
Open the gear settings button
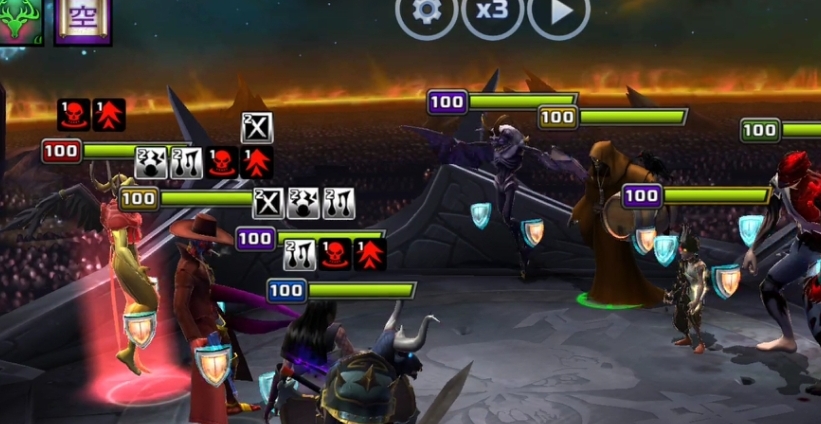[x=427, y=14]
